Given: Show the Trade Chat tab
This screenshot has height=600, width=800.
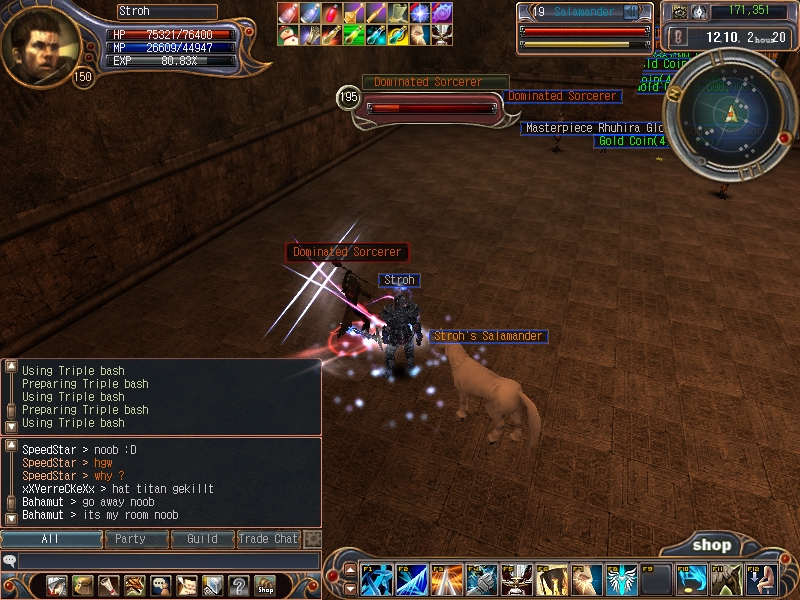Looking at the screenshot, I should 268,539.
